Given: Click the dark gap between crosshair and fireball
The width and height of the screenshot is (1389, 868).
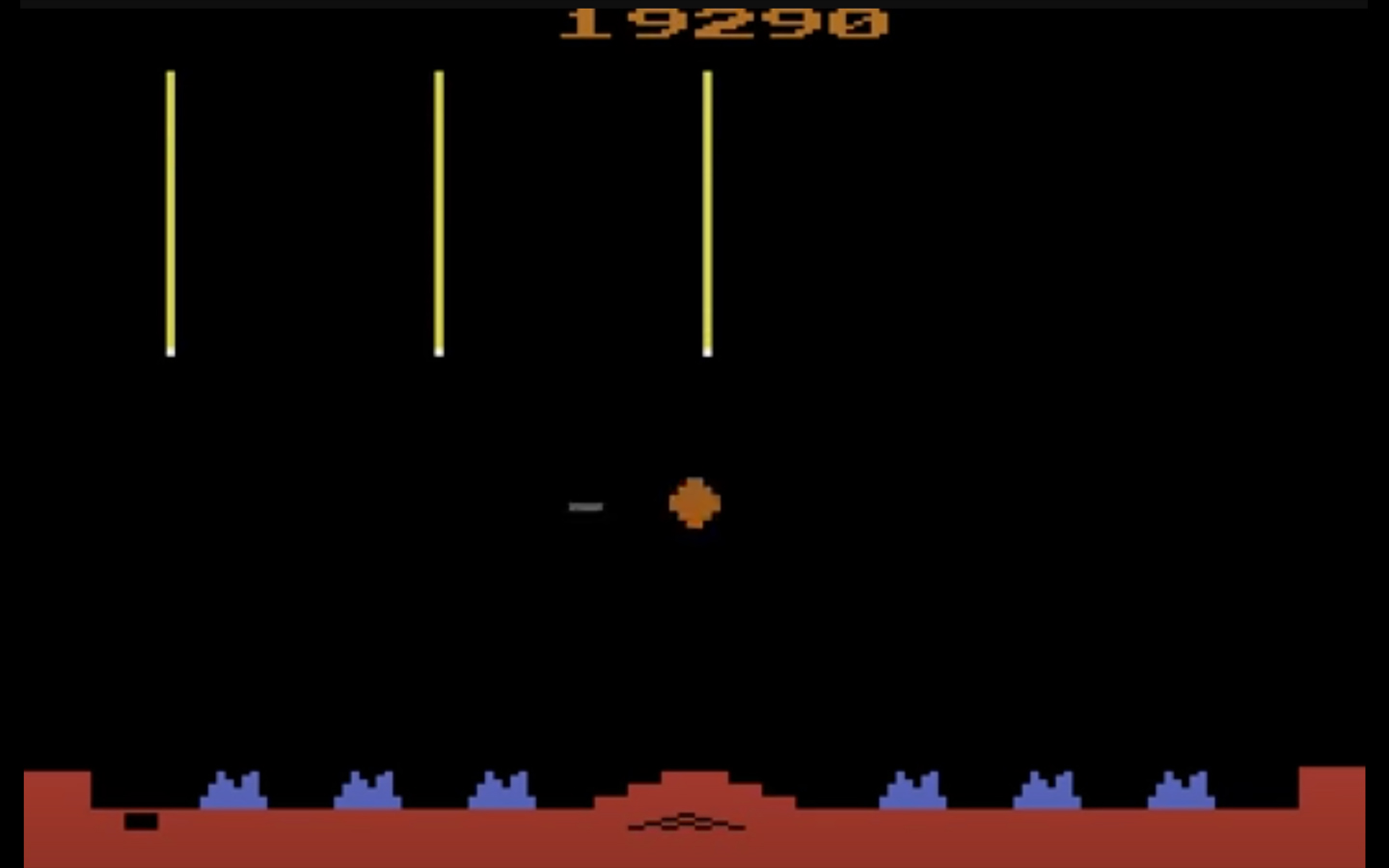Looking at the screenshot, I should tap(637, 503).
